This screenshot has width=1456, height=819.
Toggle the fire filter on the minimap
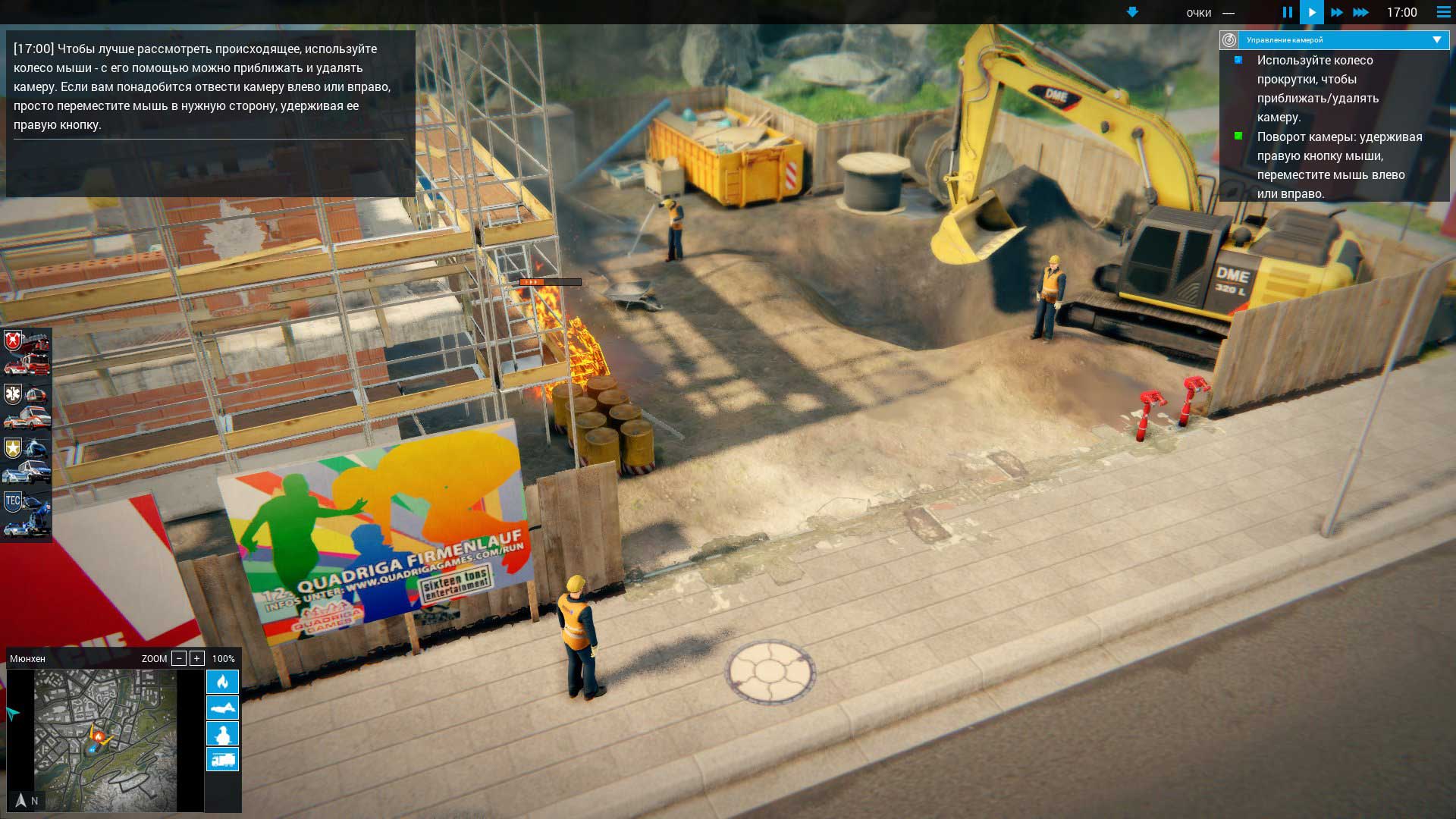pos(222,682)
